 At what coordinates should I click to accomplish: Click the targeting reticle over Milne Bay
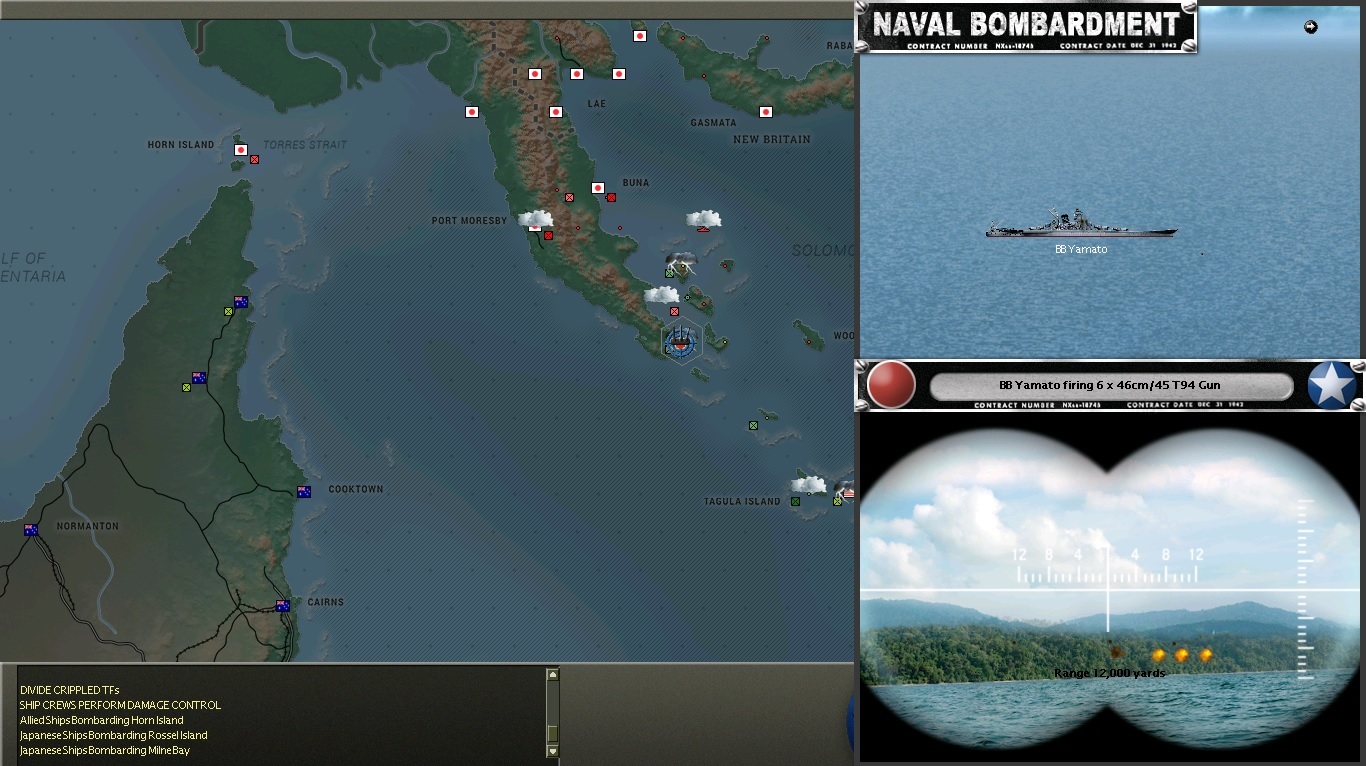(x=679, y=345)
